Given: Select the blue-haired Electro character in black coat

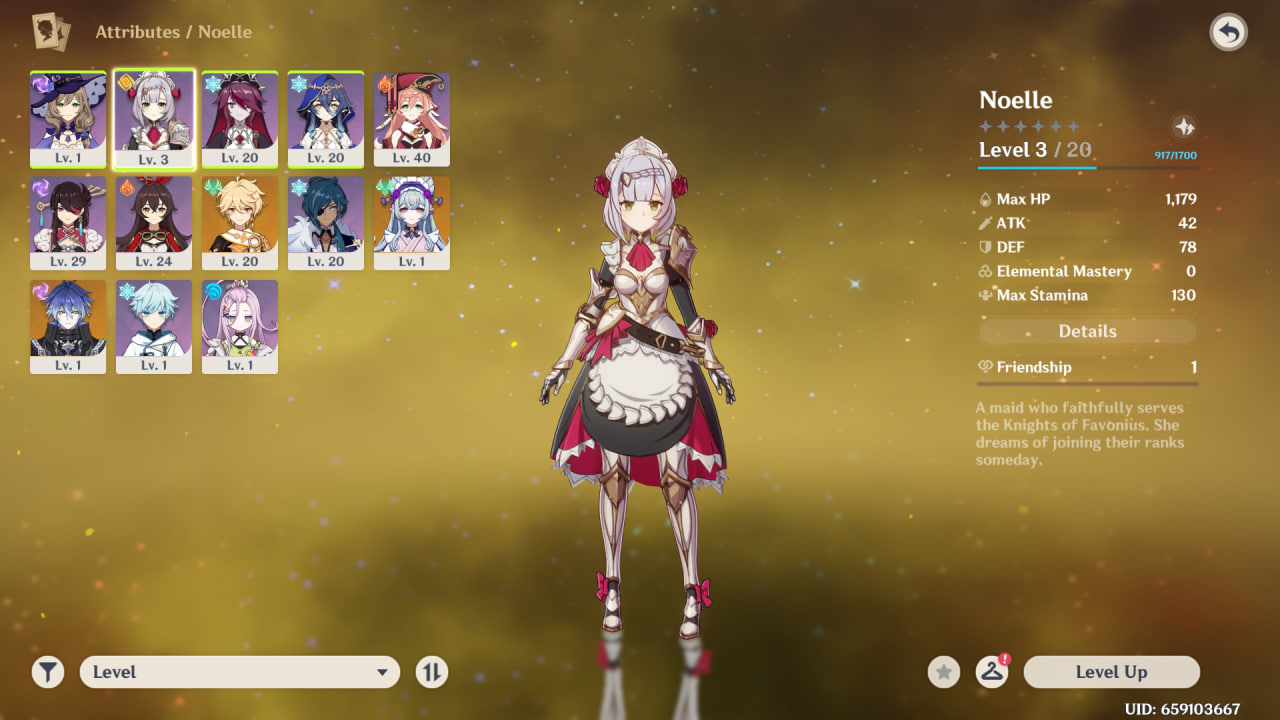Looking at the screenshot, I should (68, 326).
